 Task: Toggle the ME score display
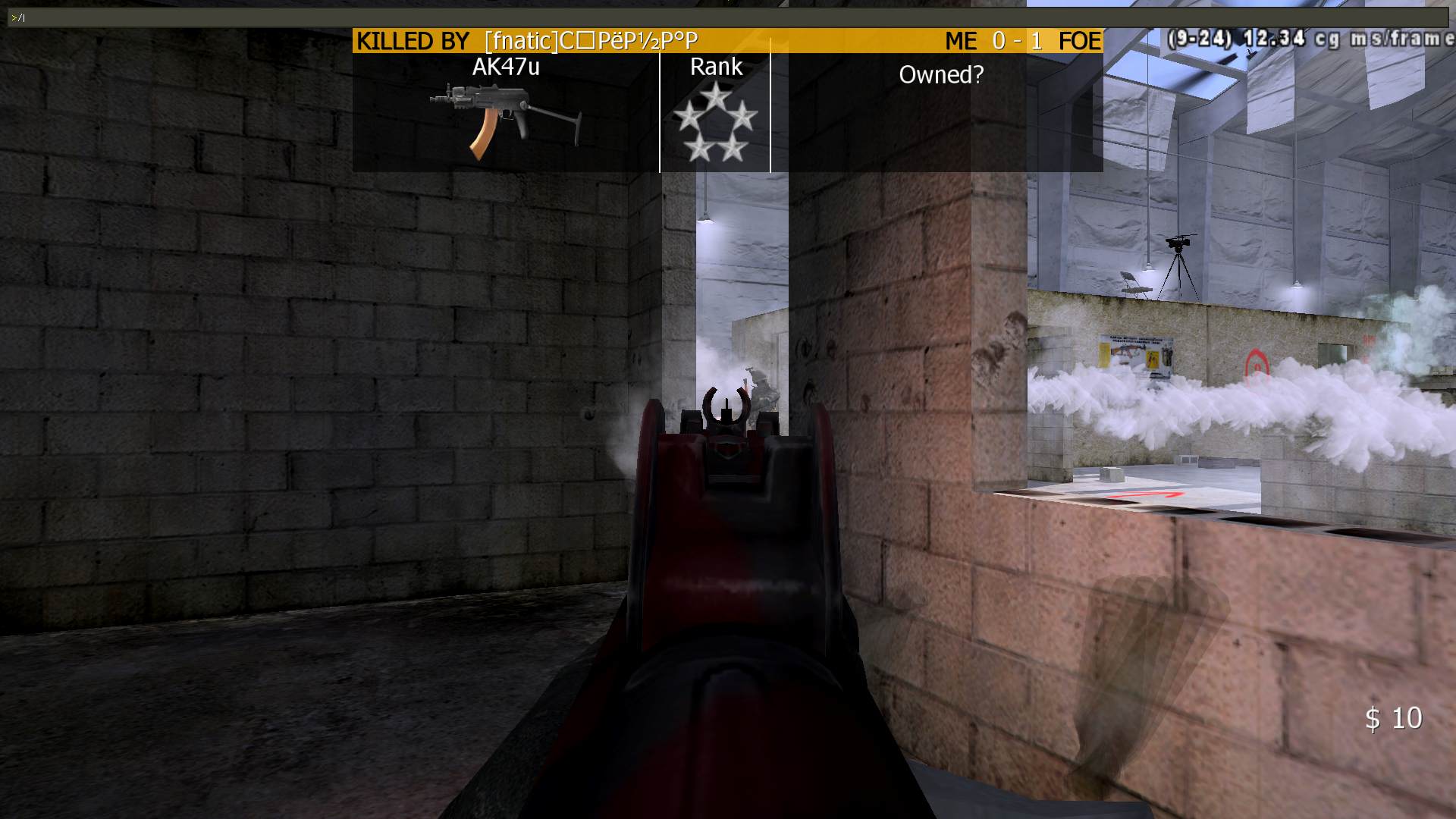point(962,42)
